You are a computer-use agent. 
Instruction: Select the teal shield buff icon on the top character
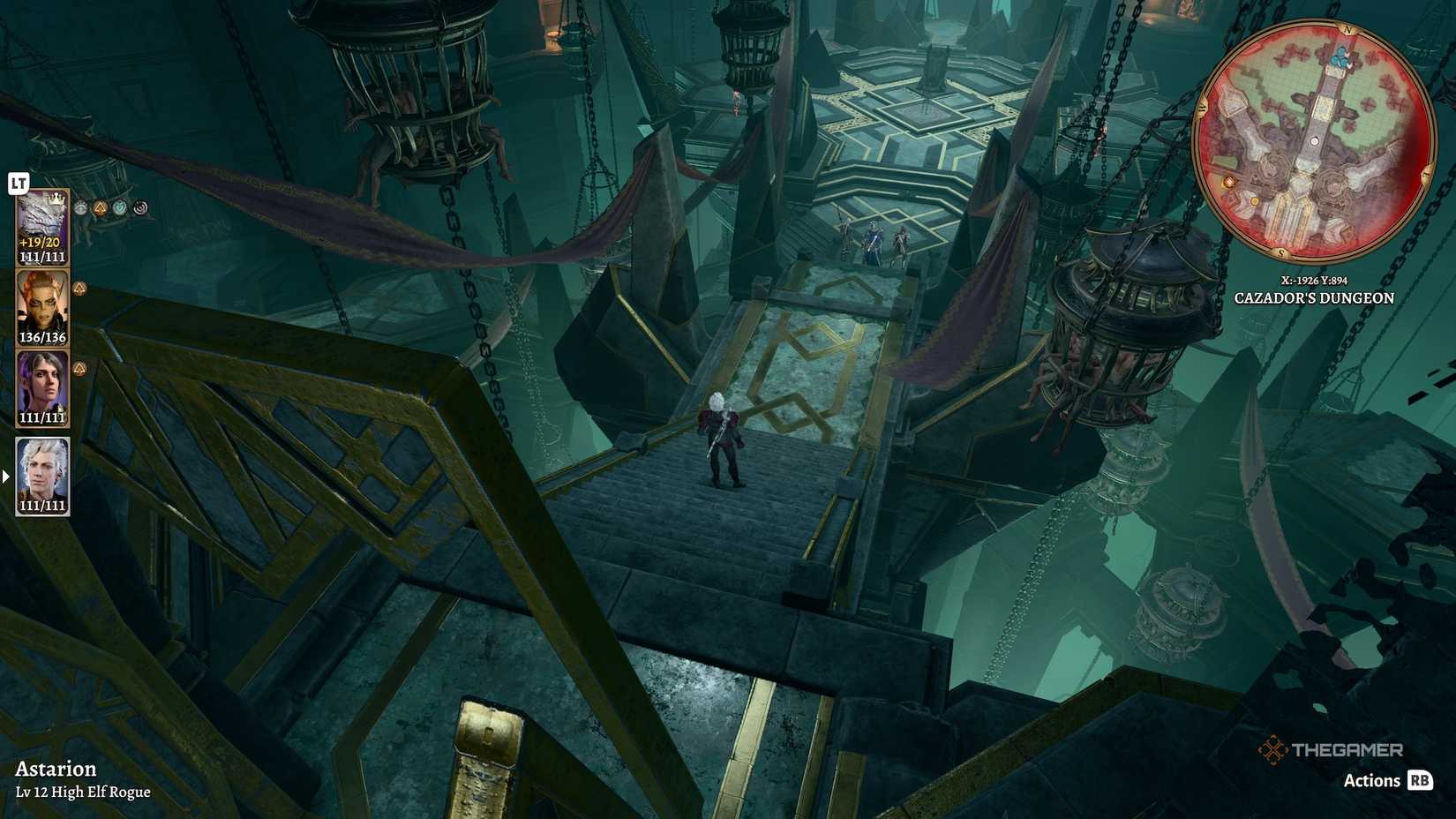[118, 208]
